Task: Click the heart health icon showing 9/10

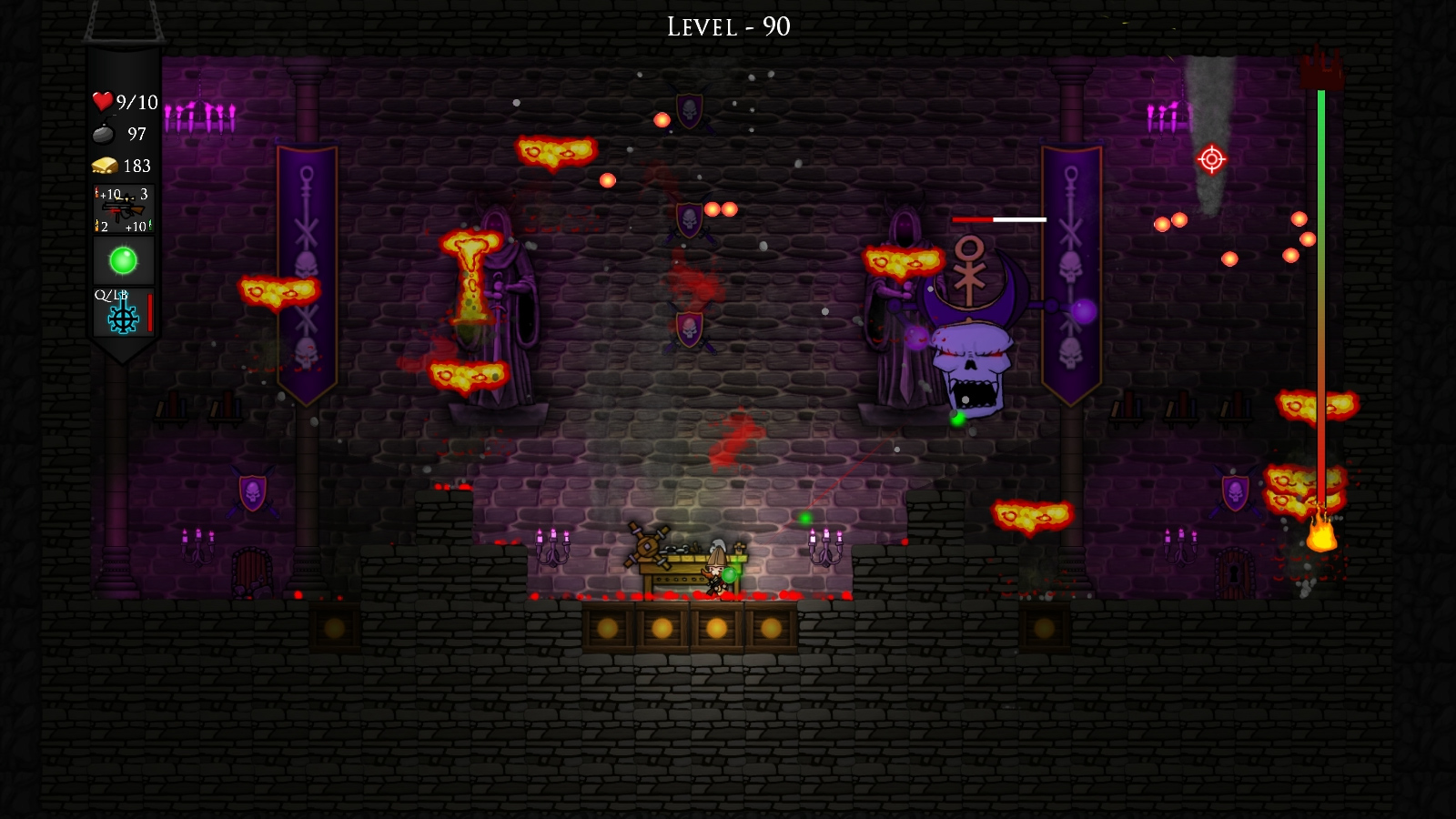Action: [103, 101]
